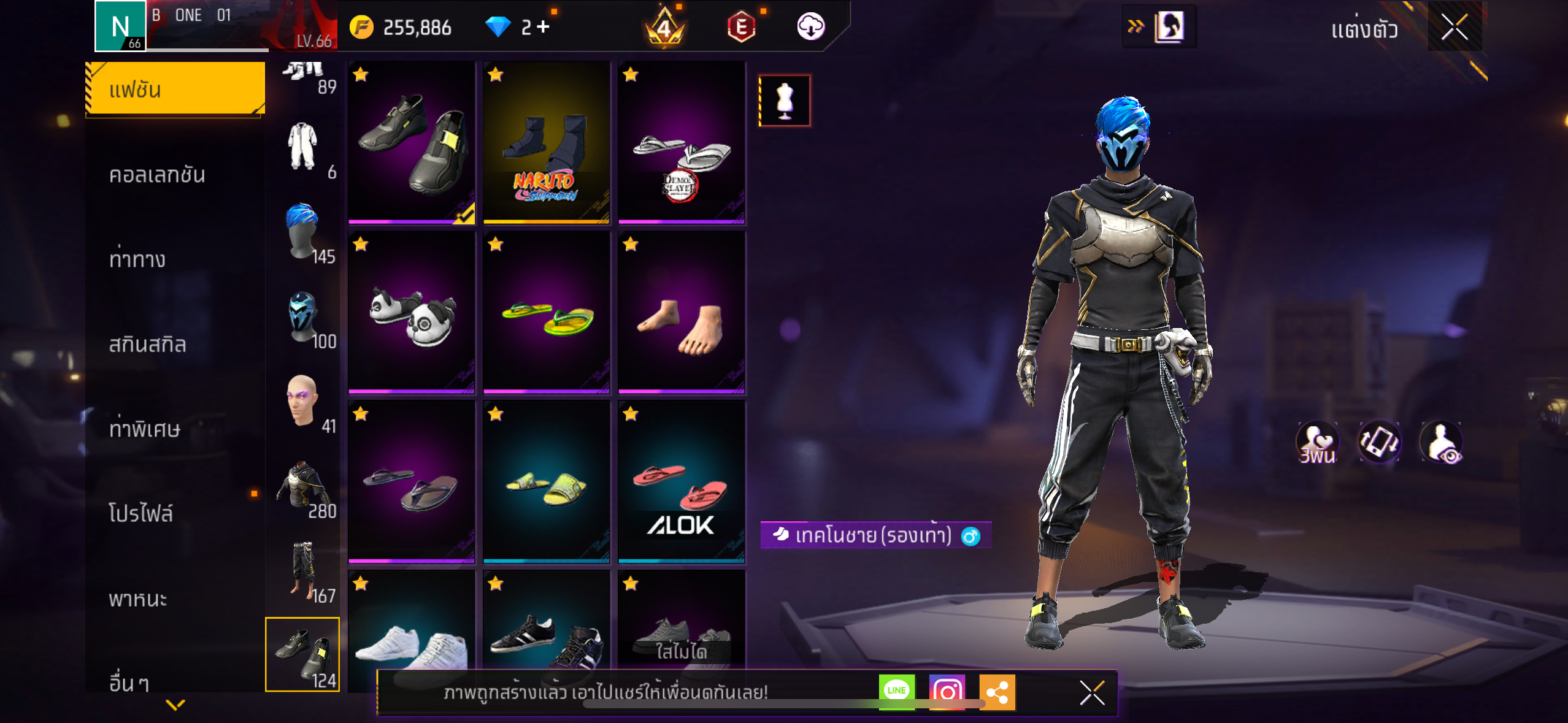Share the image to Instagram

point(947,692)
